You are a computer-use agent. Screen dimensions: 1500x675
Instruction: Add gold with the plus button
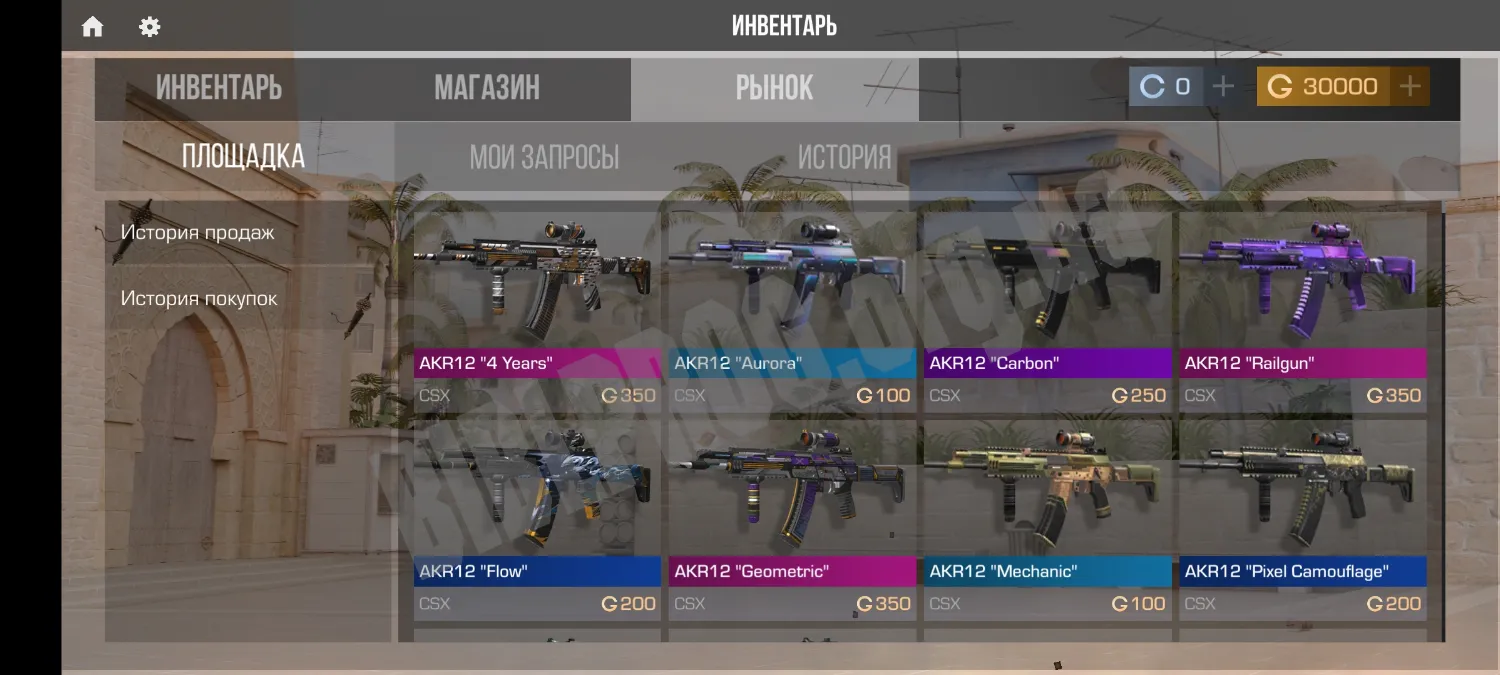pos(1410,87)
